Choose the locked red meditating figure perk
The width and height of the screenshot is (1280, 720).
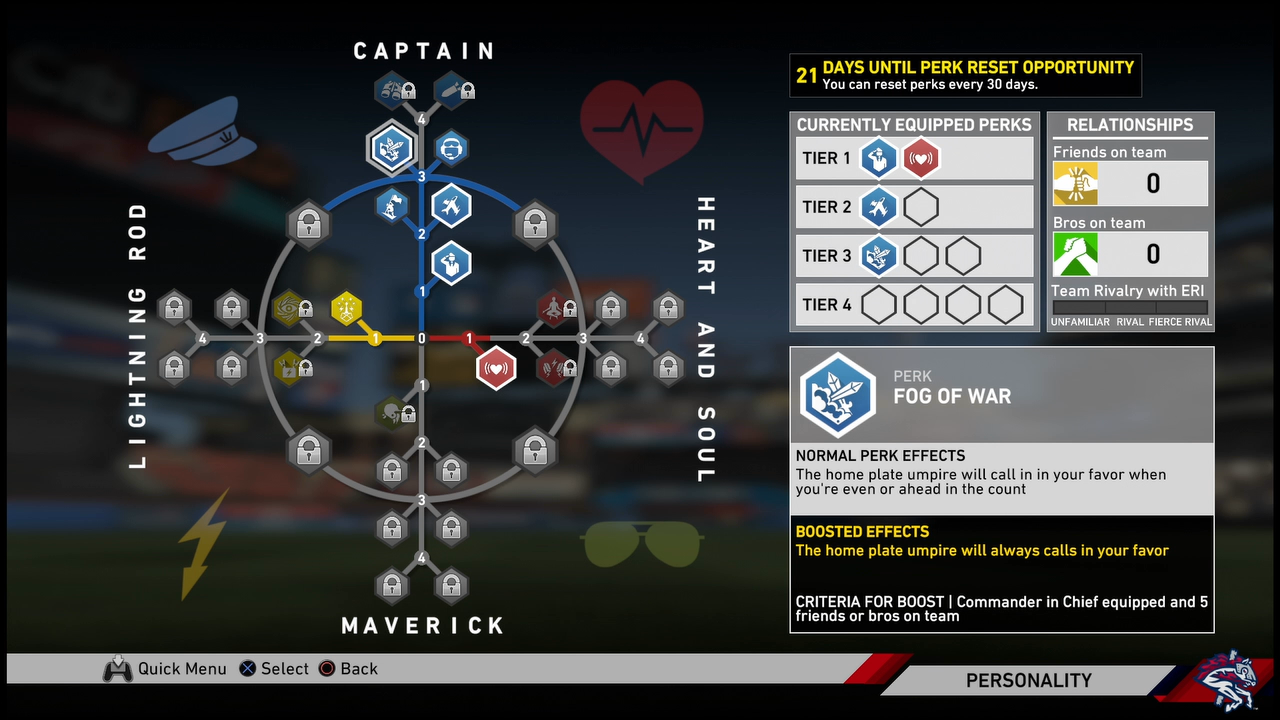553,309
